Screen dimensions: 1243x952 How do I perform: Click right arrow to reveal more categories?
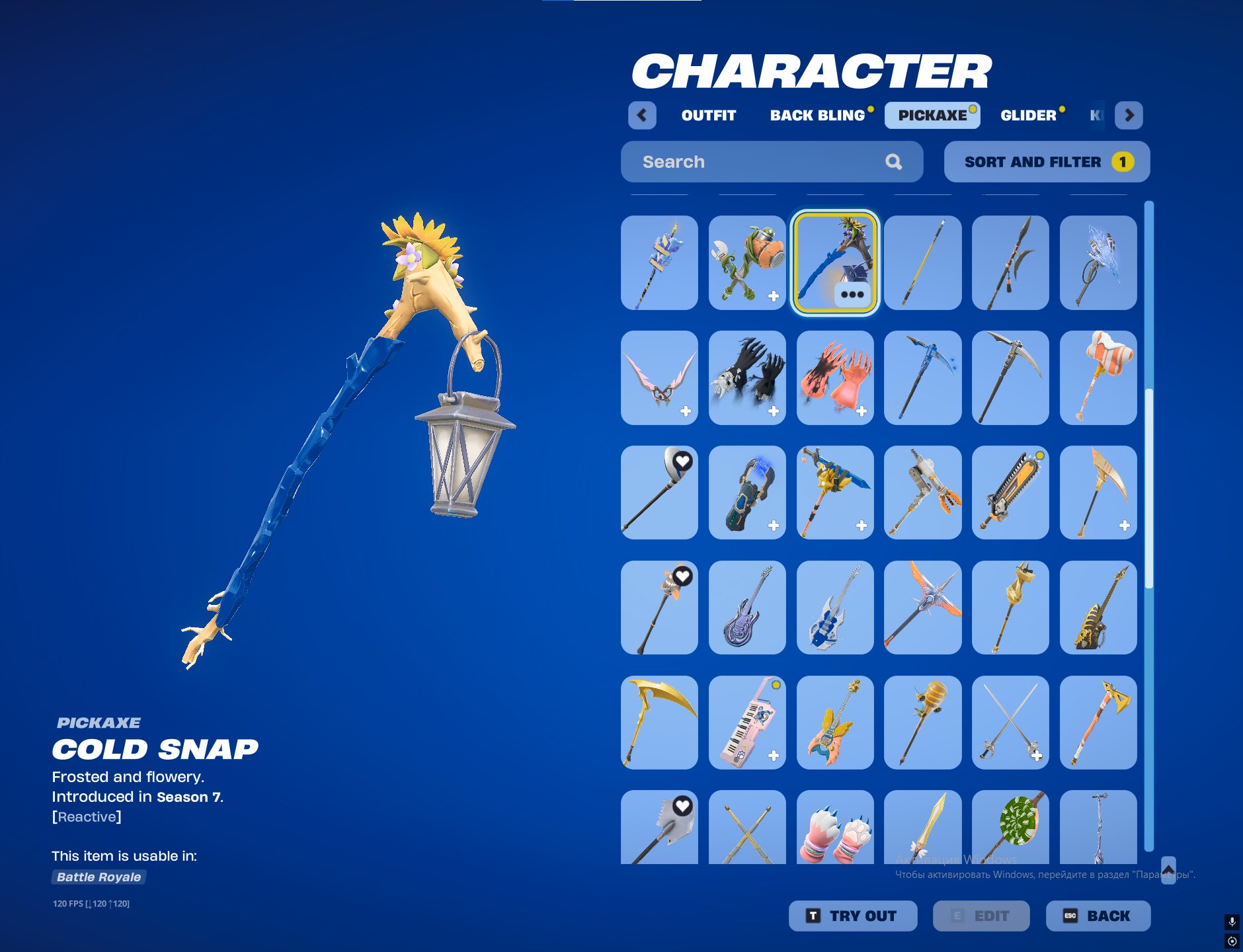click(1130, 115)
